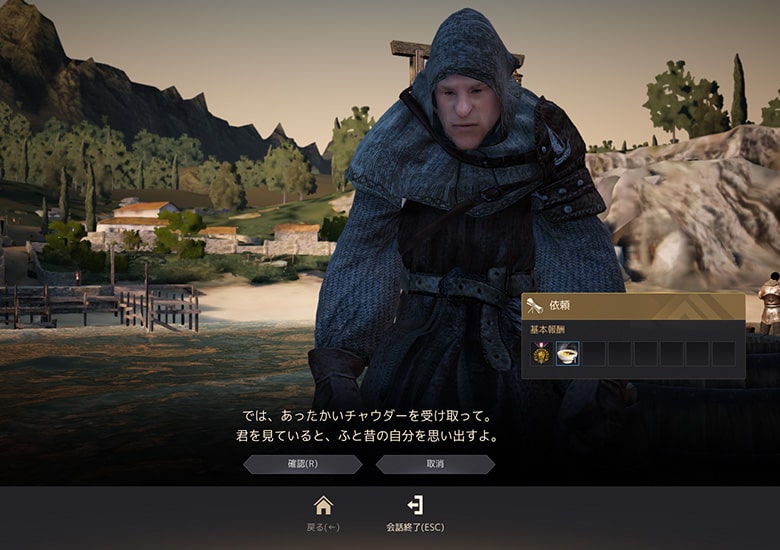End conversation with 会話終了 button

coord(415,512)
